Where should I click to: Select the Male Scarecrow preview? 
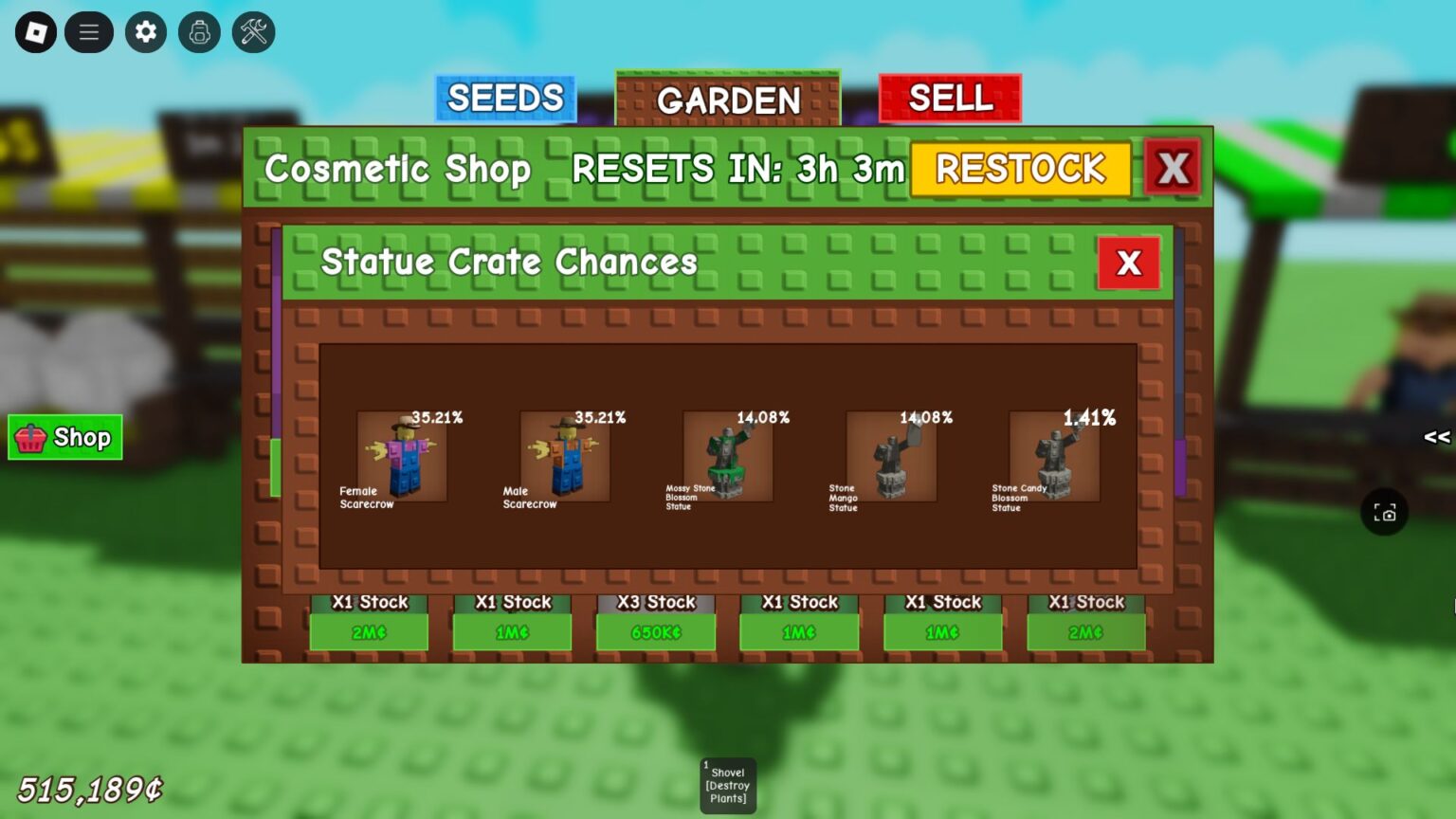[564, 455]
